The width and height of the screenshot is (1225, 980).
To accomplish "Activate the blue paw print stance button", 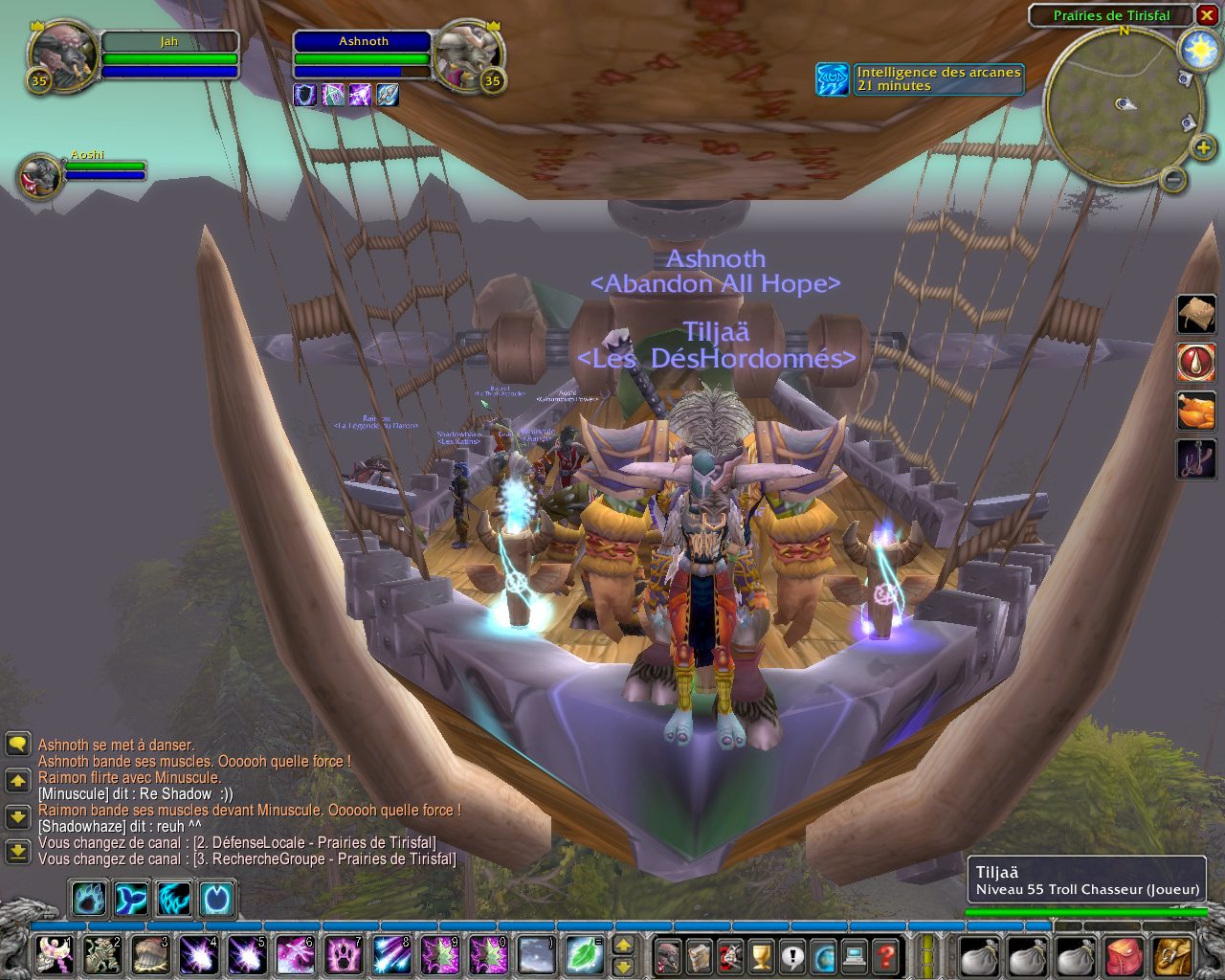I will point(89,900).
